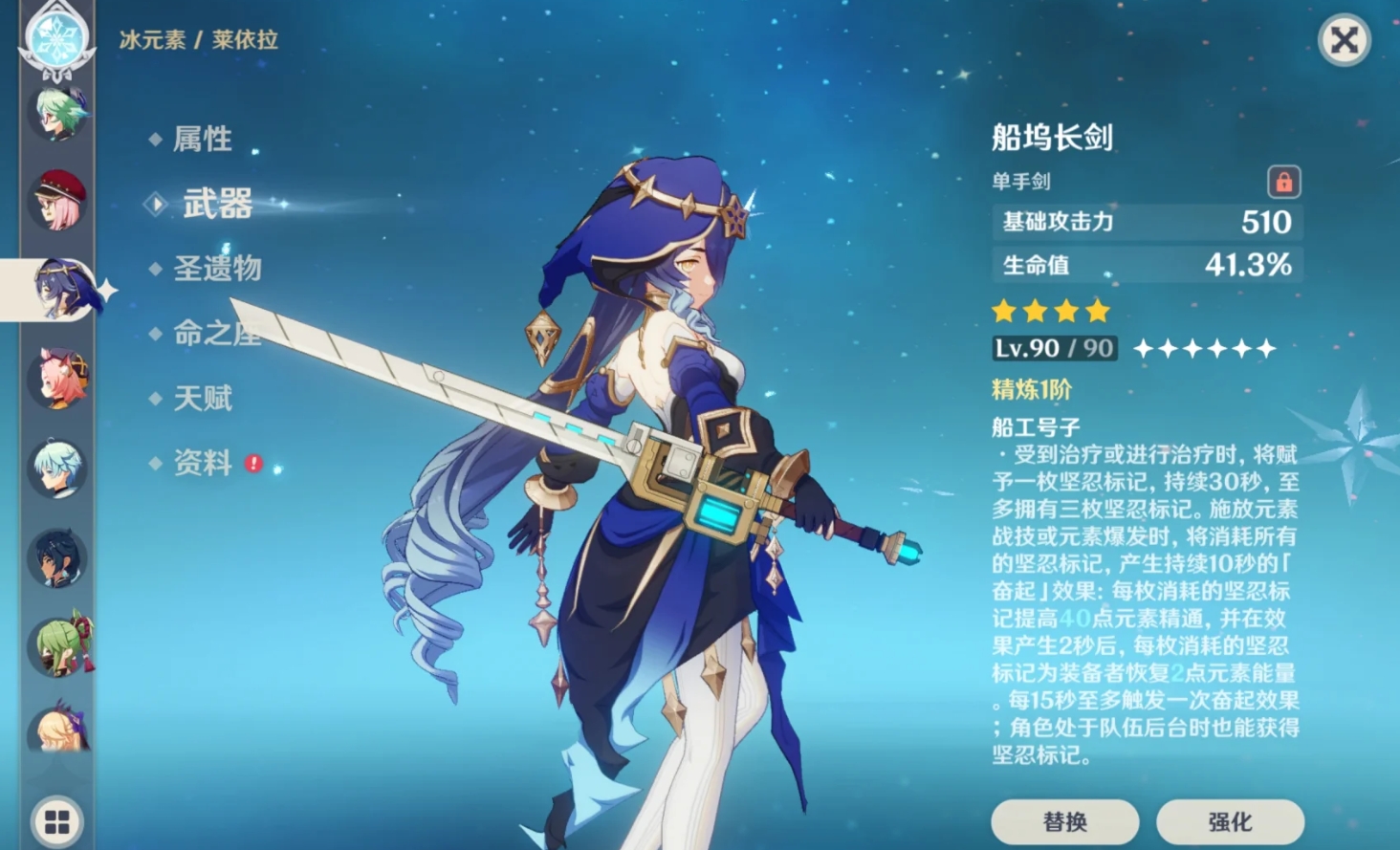This screenshot has height=850, width=1400.
Task: Toggle the weapon lock icon
Action: click(1283, 182)
